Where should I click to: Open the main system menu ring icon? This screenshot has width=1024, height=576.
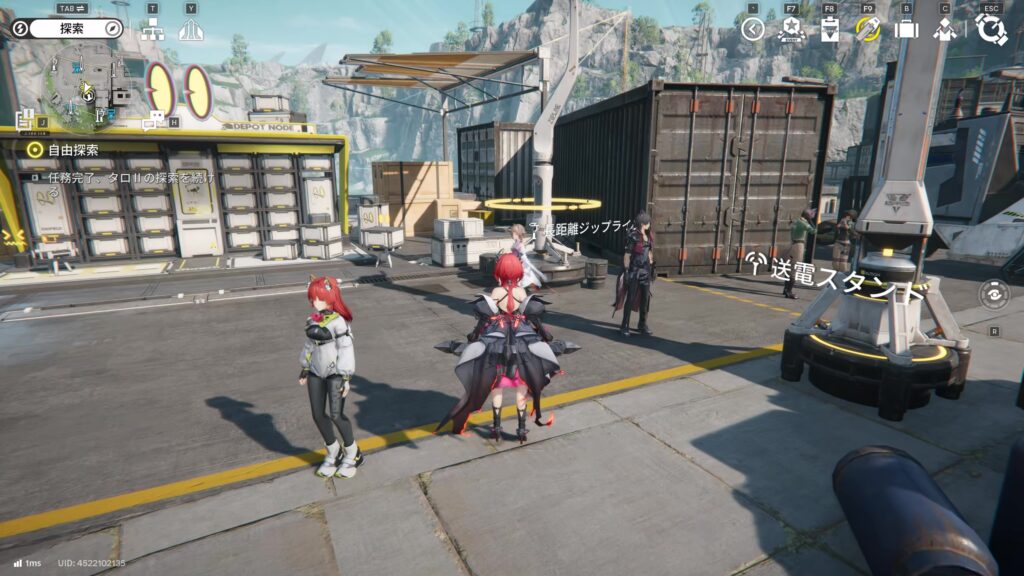991,28
